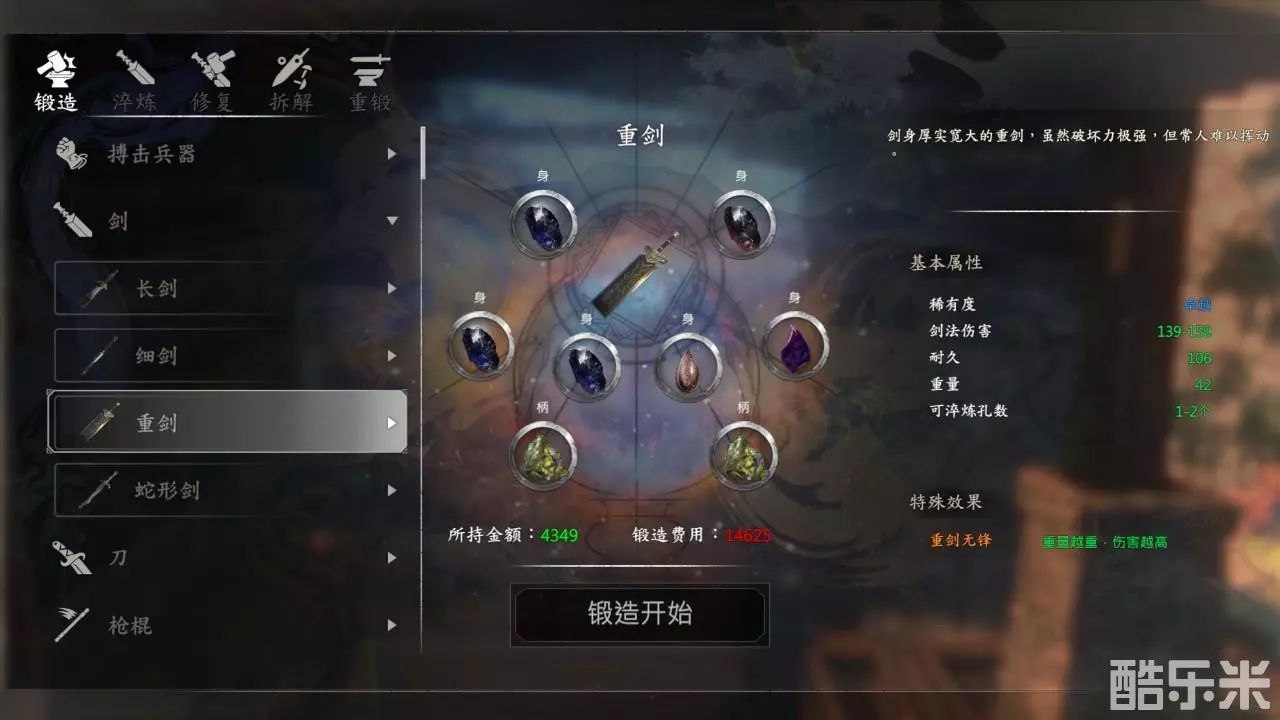Screen dimensions: 1280x720
Task: Select the 锻造 (Forge) hammer icon
Action: (x=57, y=70)
